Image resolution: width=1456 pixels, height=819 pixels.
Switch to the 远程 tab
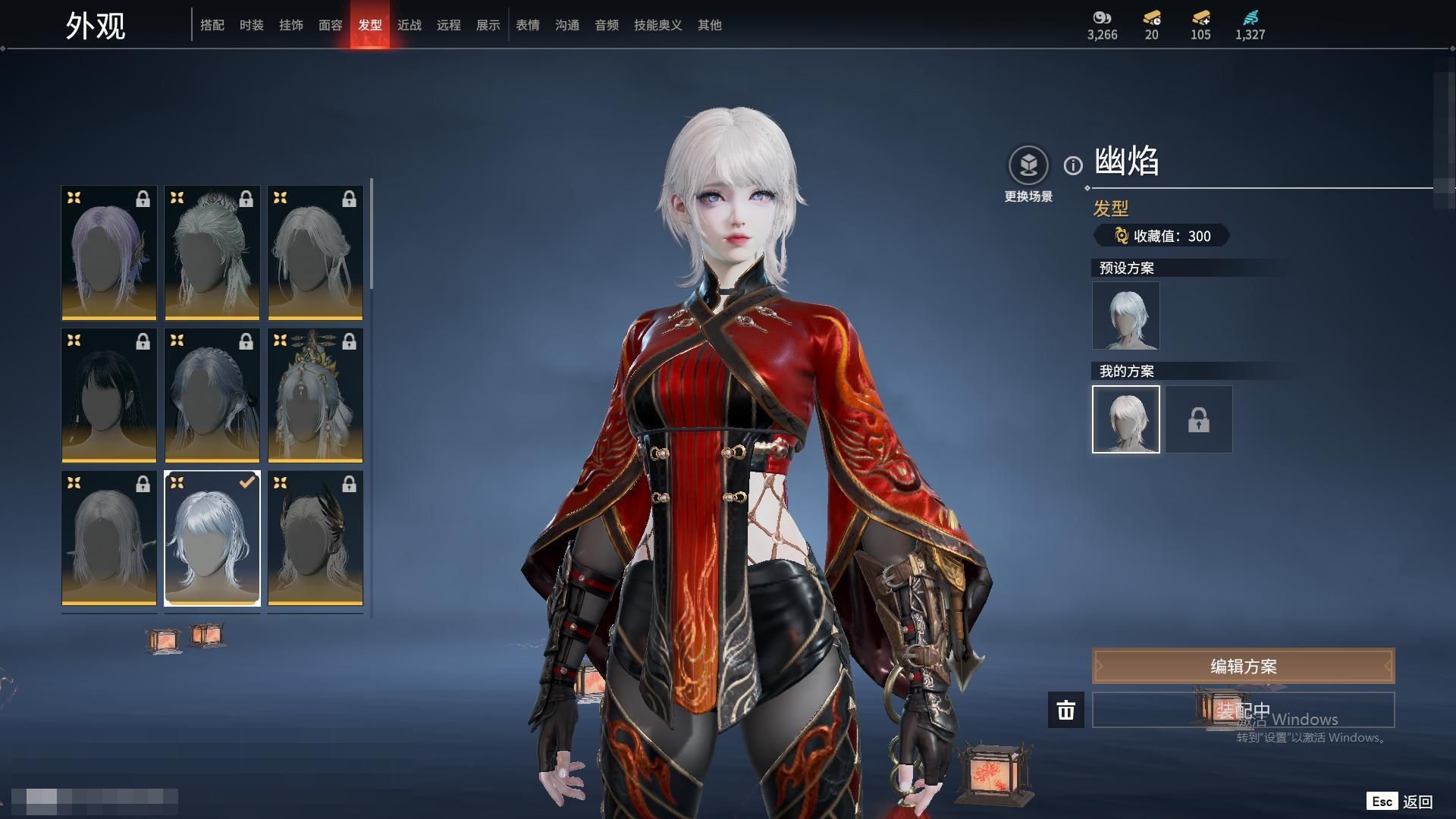[x=448, y=25]
